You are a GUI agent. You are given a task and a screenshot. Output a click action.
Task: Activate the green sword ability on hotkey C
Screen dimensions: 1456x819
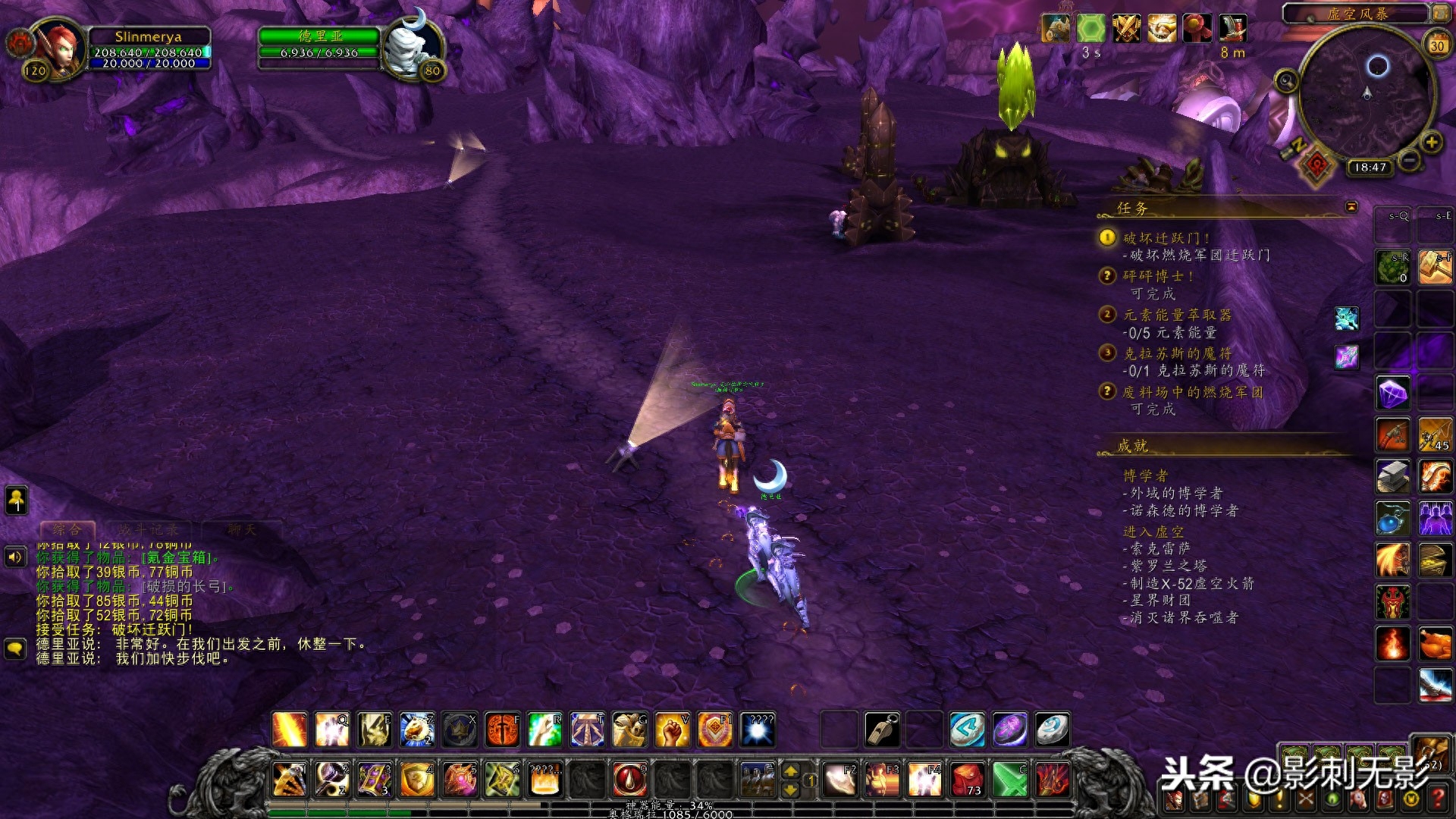coord(1010,780)
